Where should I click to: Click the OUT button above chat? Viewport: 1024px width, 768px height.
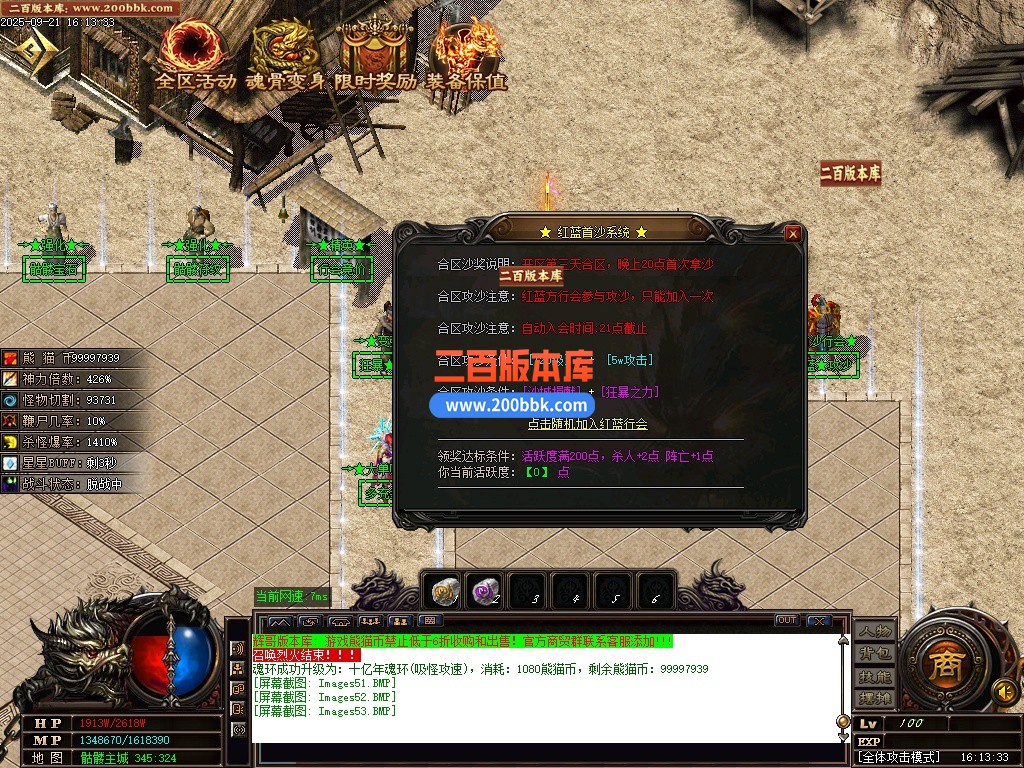787,621
